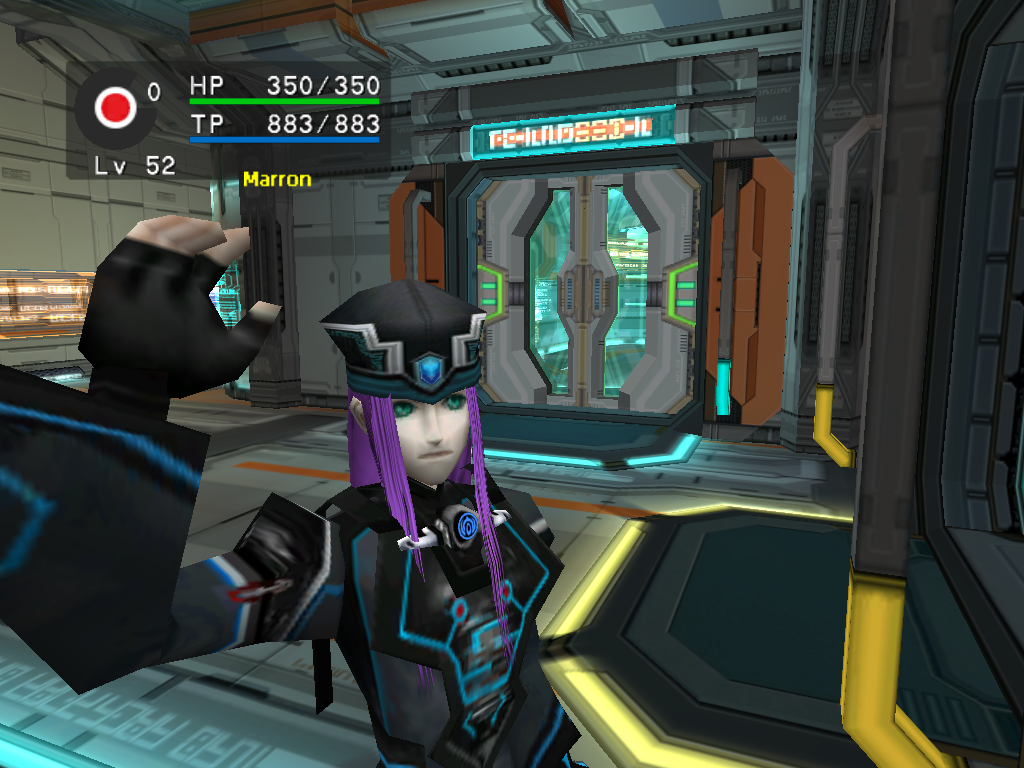Select the Marron player name tag

pyautogui.click(x=276, y=180)
